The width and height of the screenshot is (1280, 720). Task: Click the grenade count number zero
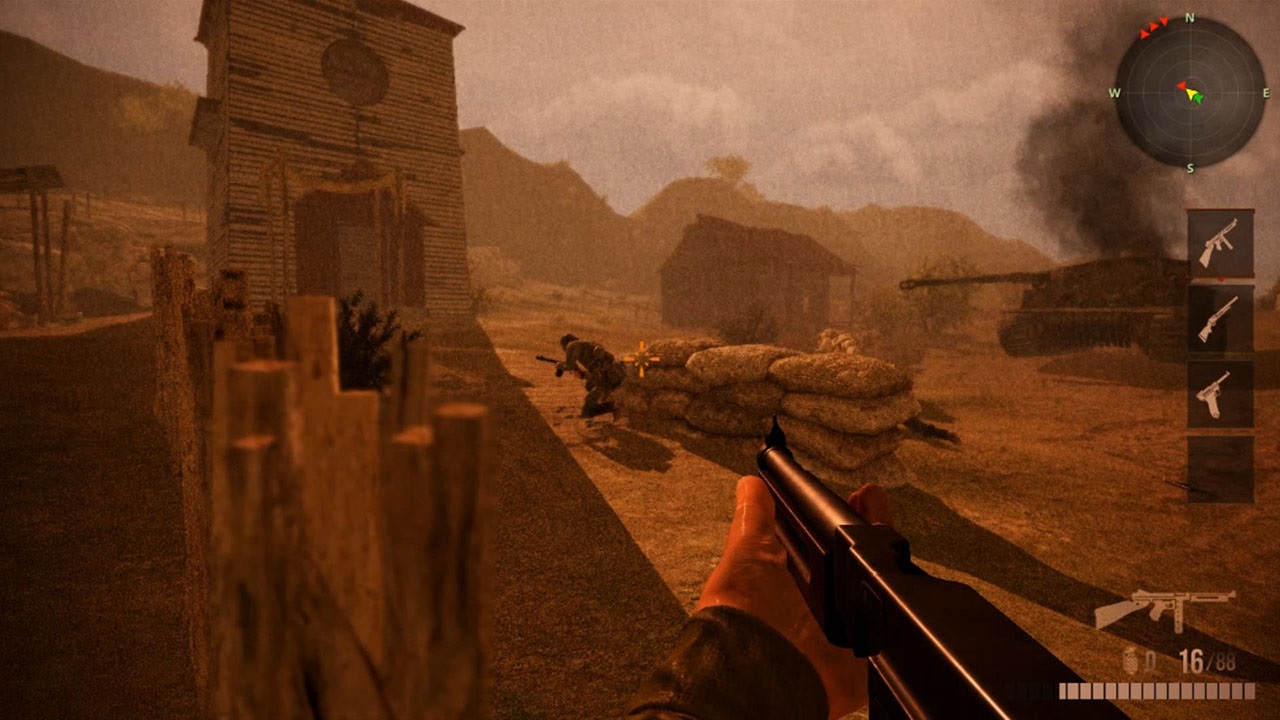click(x=1149, y=660)
